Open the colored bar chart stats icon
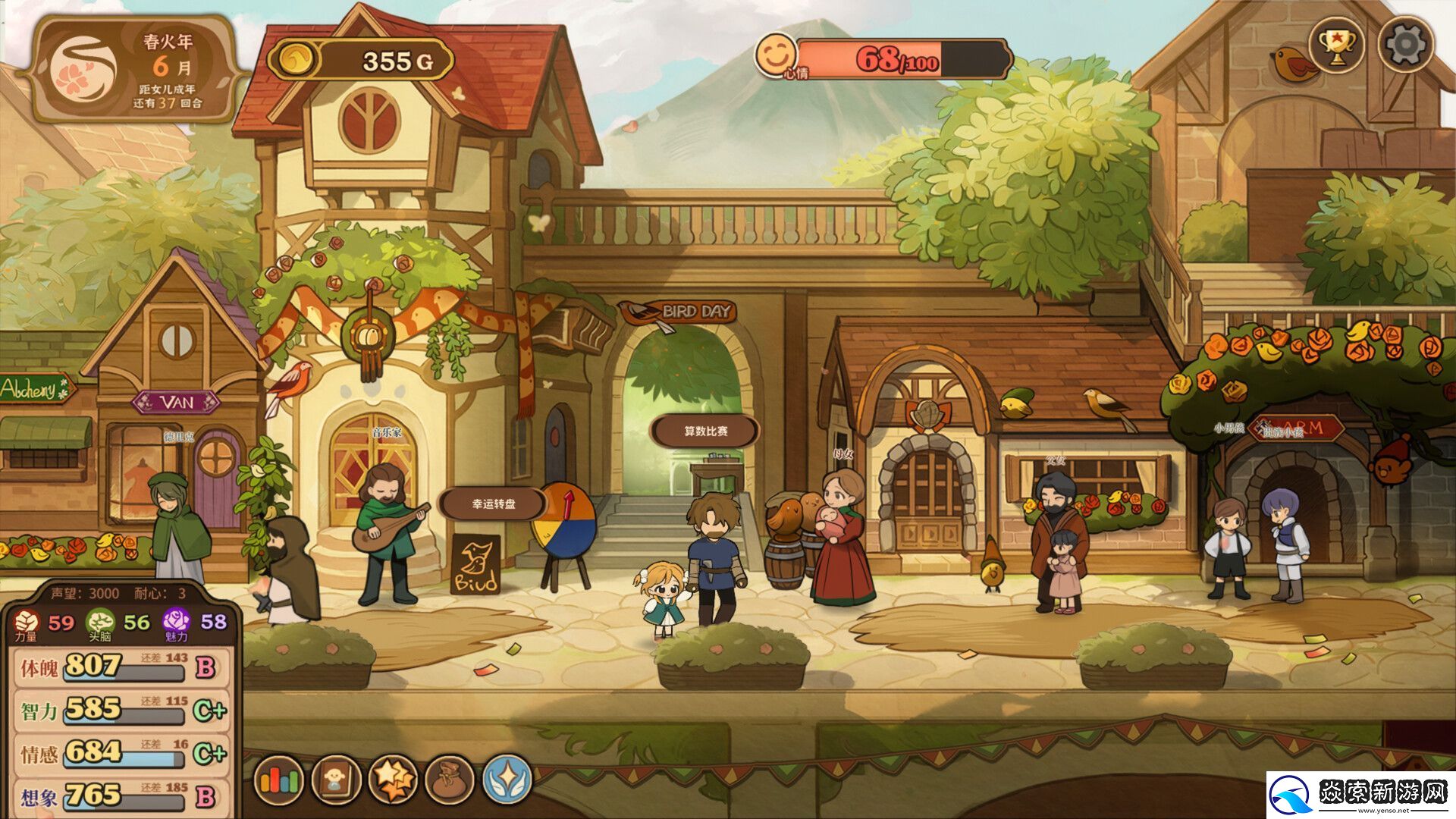Screen dimensions: 1456x819 [x=279, y=780]
